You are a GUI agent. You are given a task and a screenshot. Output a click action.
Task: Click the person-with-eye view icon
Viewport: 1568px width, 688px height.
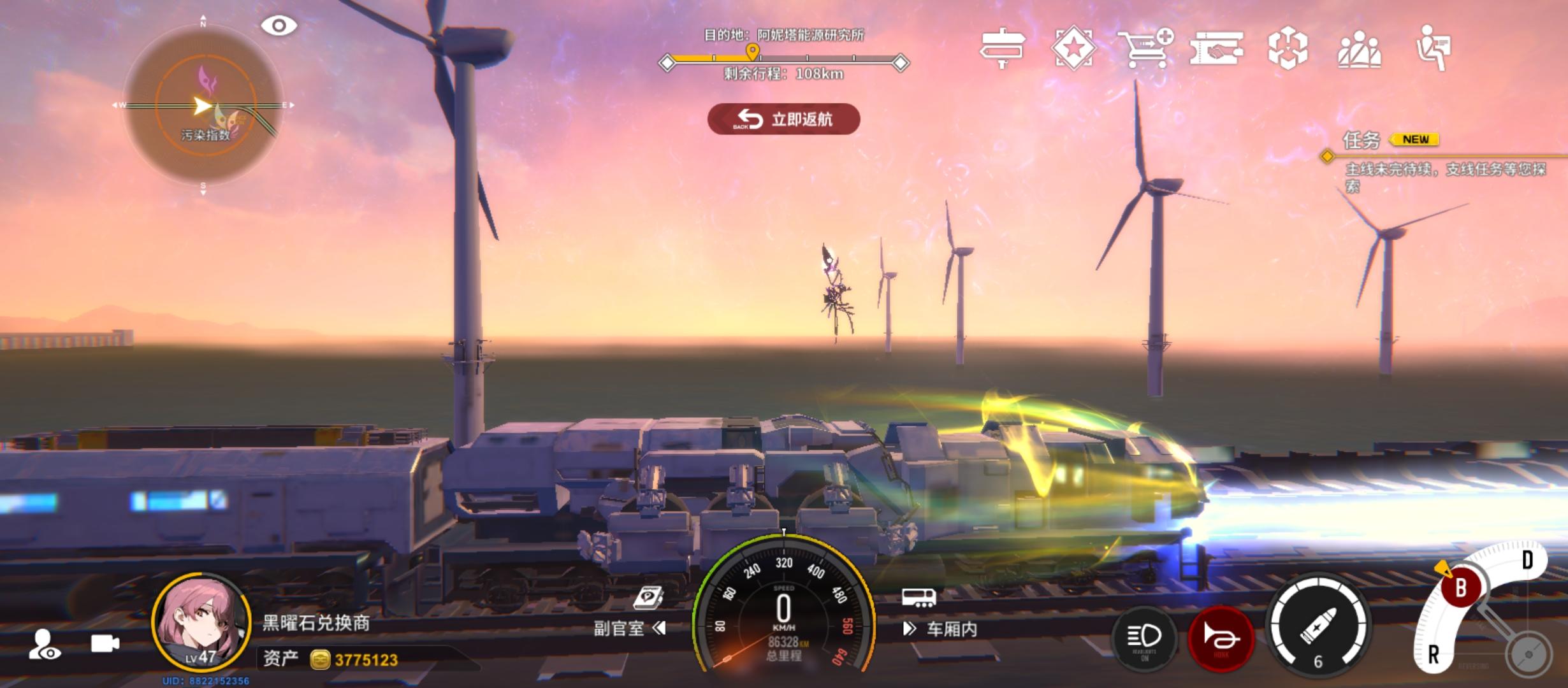[x=45, y=643]
